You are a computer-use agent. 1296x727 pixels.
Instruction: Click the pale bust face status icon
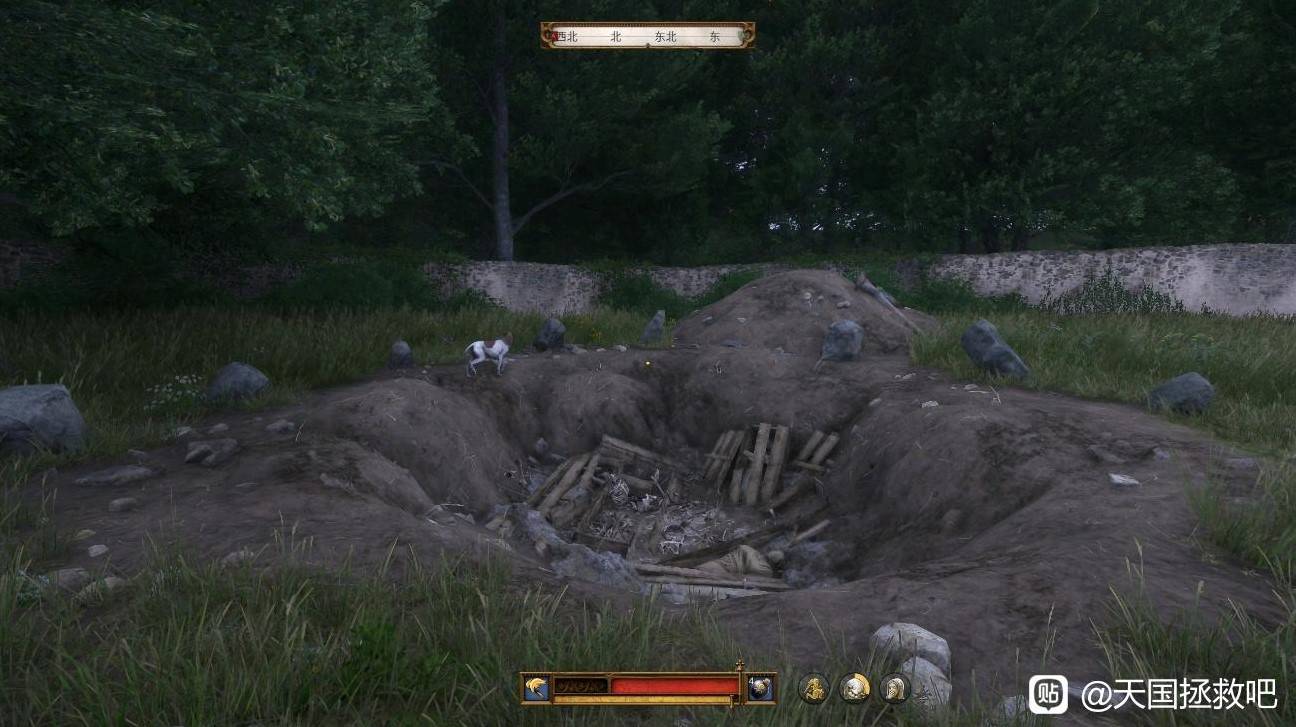pyautogui.click(x=854, y=688)
